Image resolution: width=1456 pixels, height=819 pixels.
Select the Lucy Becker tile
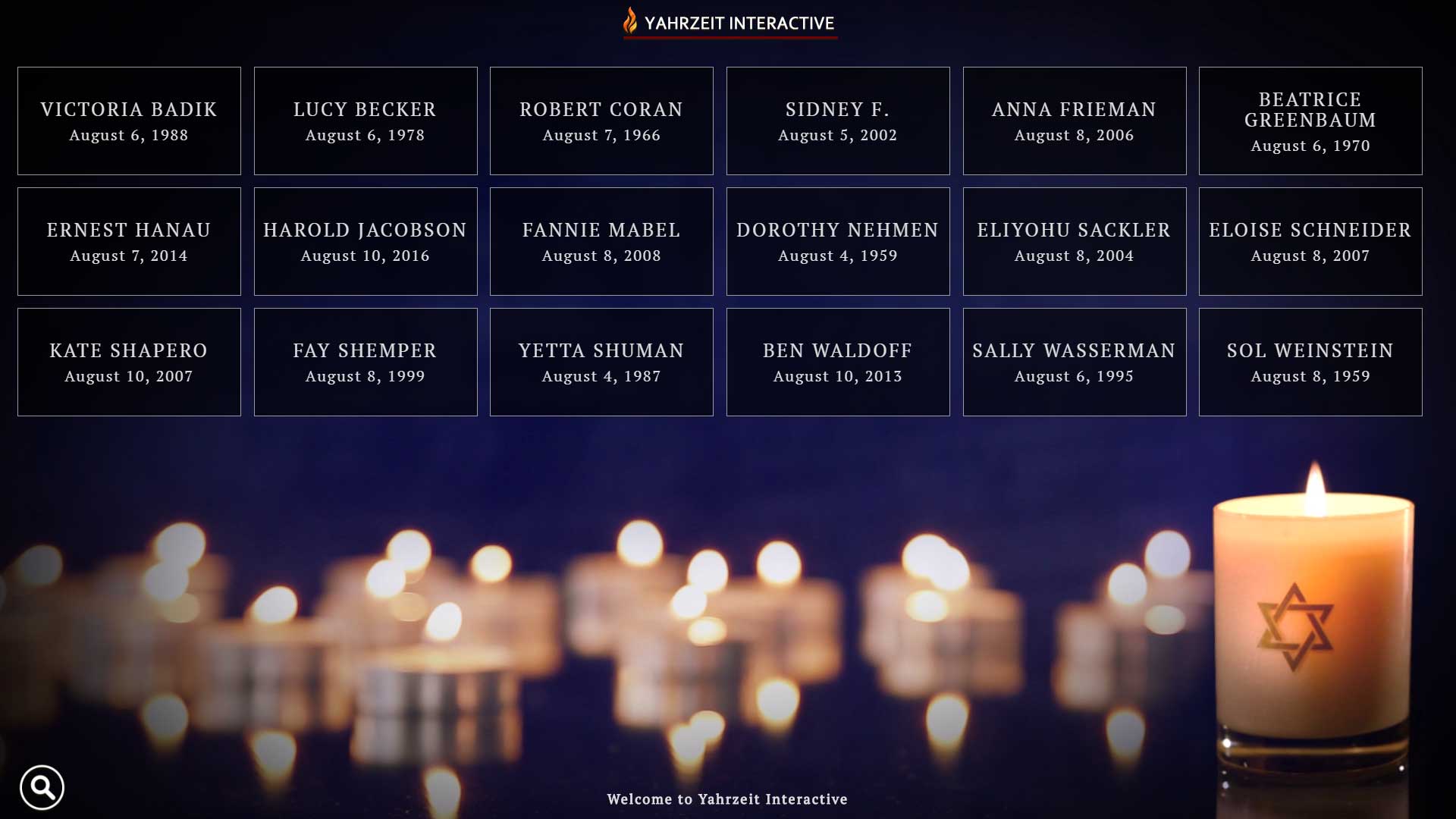(366, 121)
